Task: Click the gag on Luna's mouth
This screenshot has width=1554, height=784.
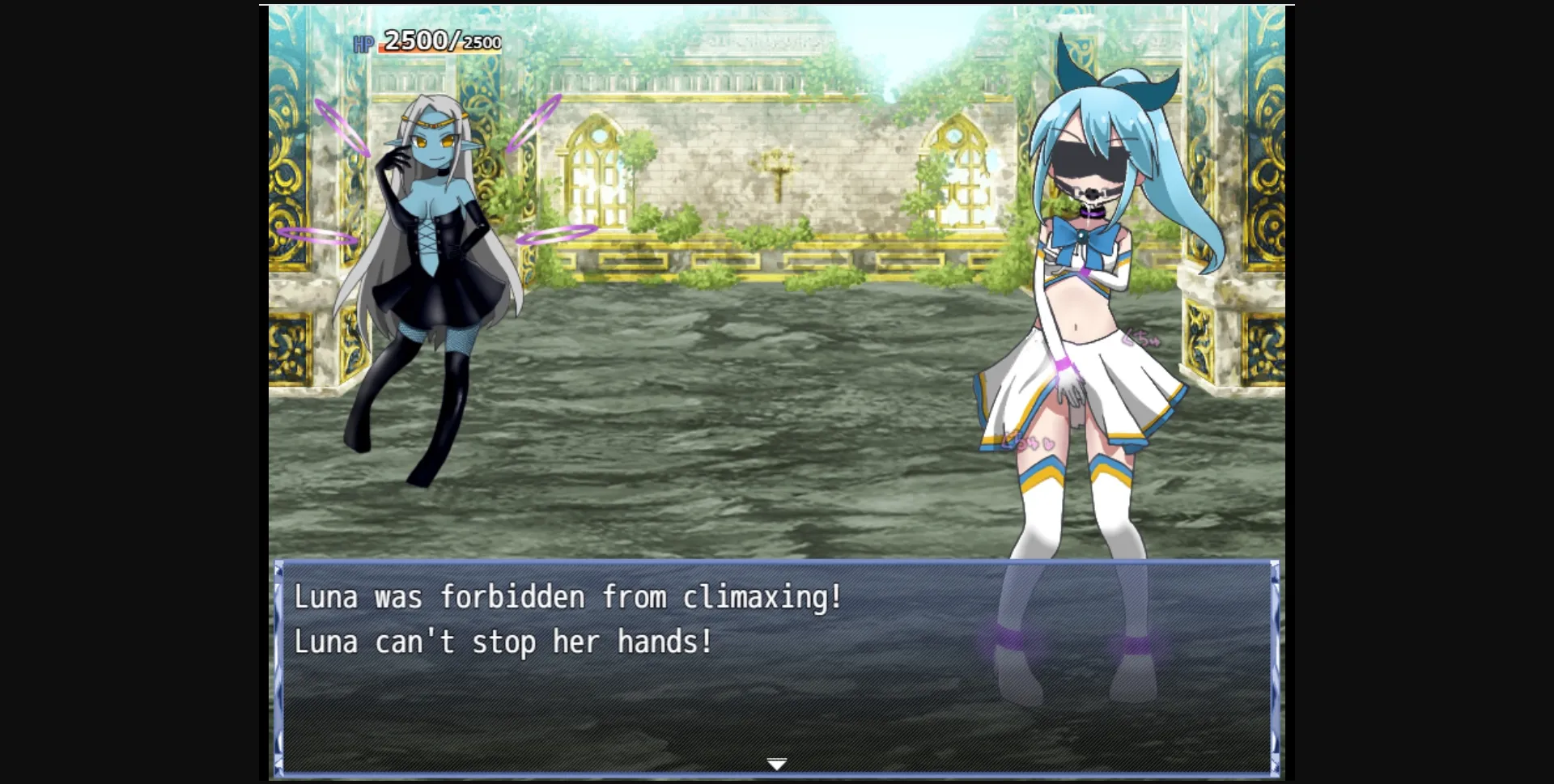Action: click(1093, 193)
